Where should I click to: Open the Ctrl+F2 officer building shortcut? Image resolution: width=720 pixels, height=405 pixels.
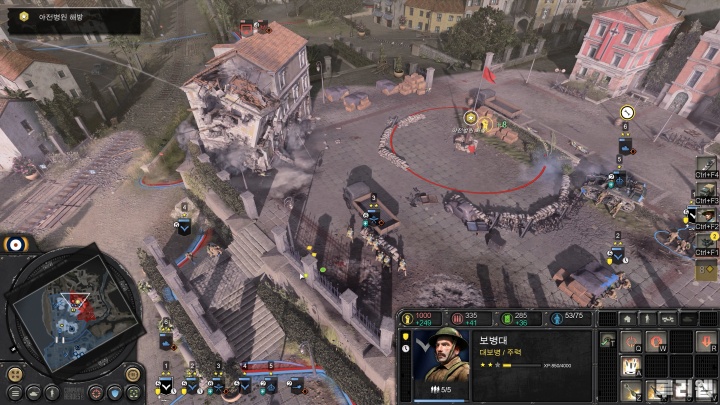[707, 215]
